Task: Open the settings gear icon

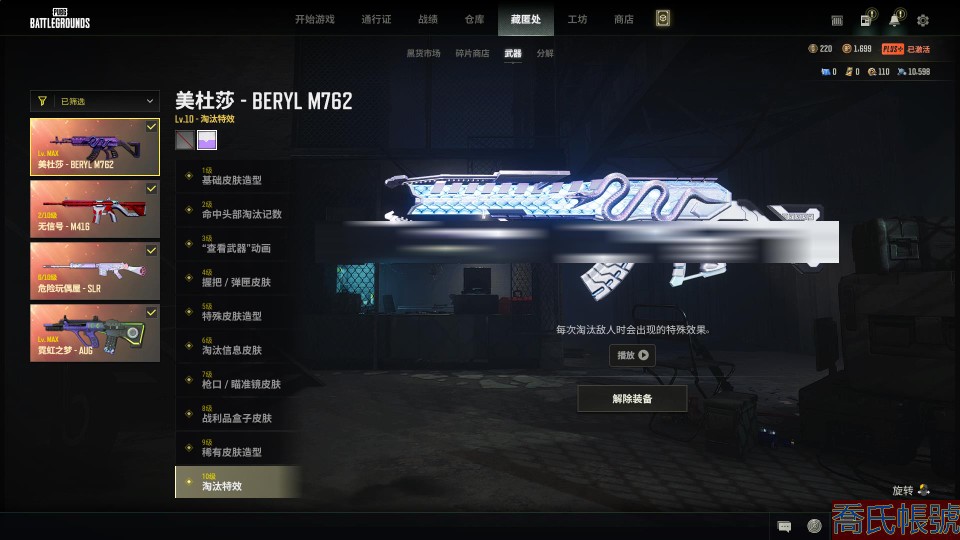Action: tap(923, 20)
